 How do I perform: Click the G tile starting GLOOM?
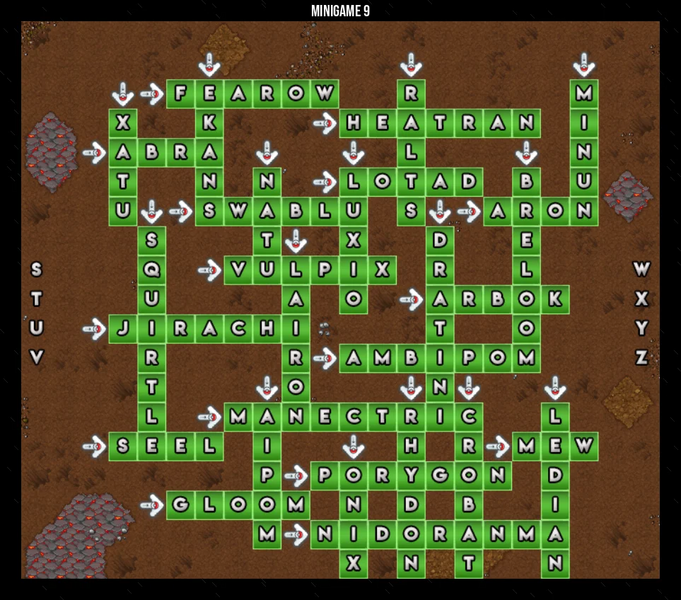pyautogui.click(x=181, y=503)
